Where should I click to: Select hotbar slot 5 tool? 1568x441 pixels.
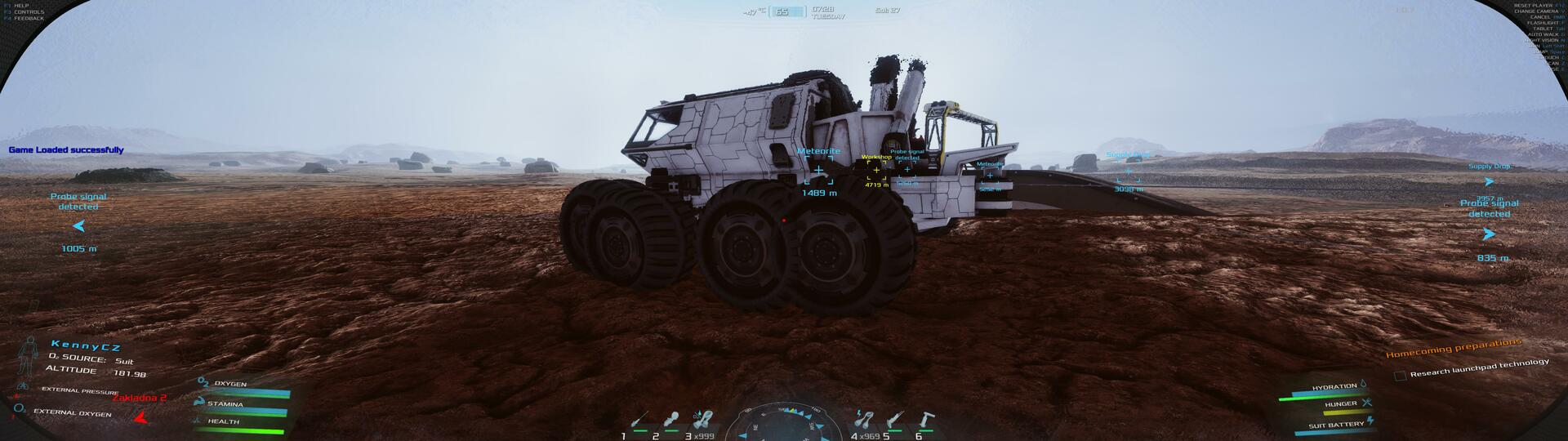pos(896,420)
